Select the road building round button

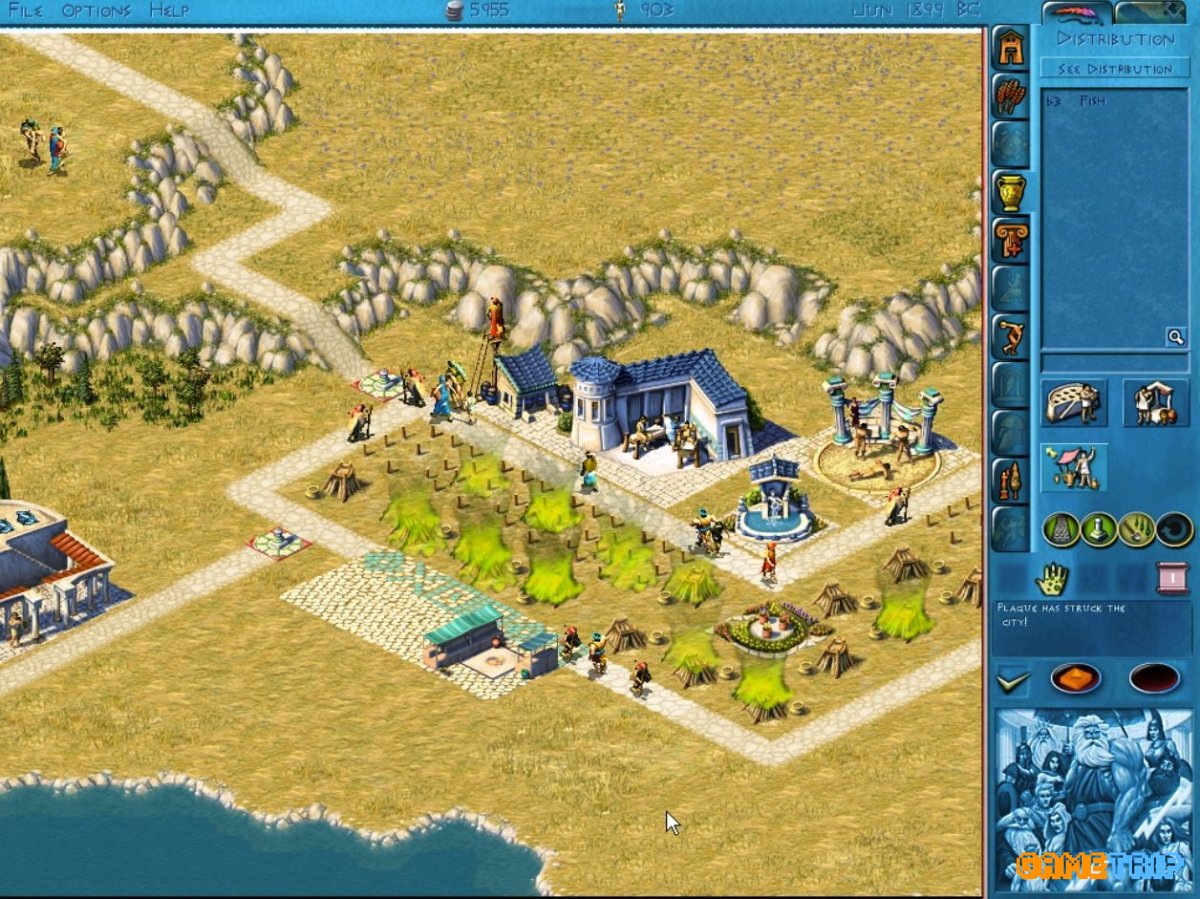(x=1061, y=528)
